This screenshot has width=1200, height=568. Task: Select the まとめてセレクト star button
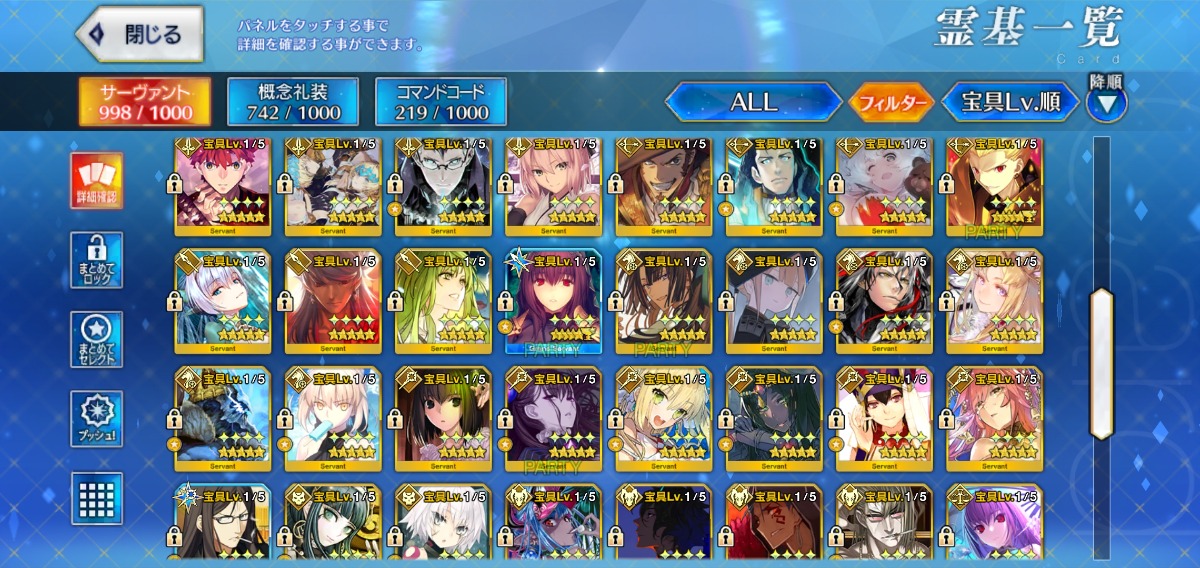click(x=97, y=339)
